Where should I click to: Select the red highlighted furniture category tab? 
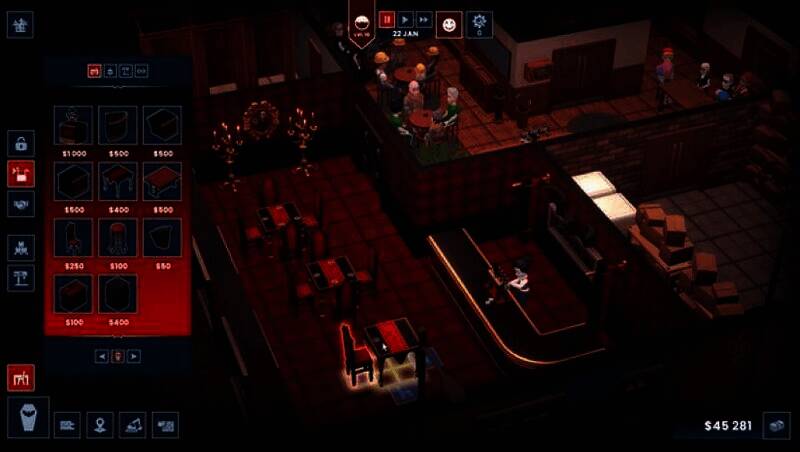95,71
